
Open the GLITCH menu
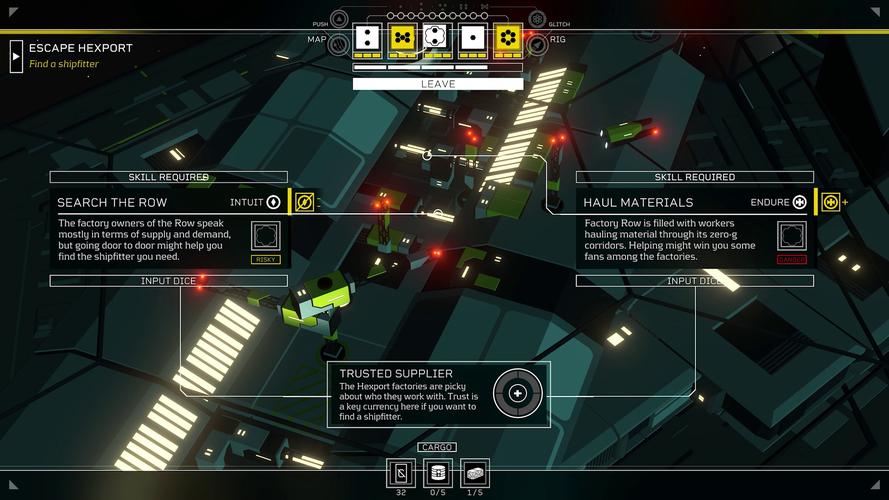coord(537,20)
